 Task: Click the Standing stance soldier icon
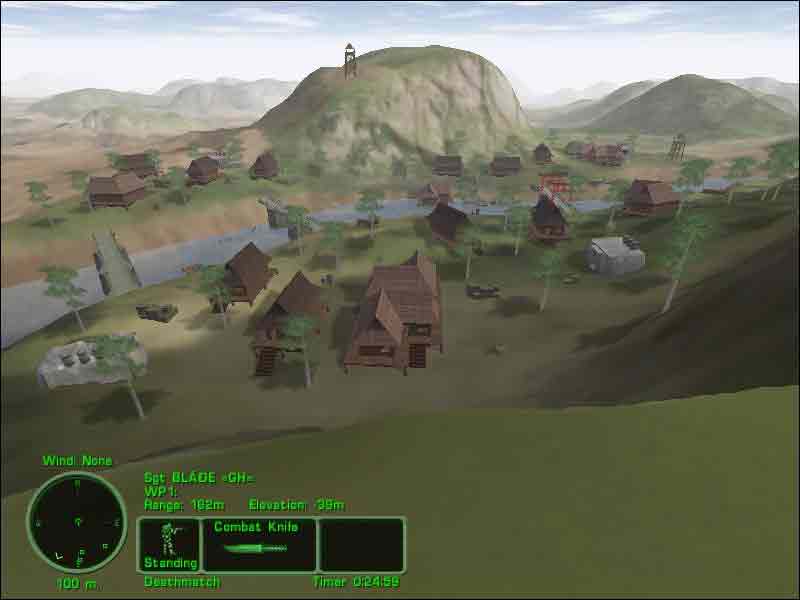click(x=169, y=543)
